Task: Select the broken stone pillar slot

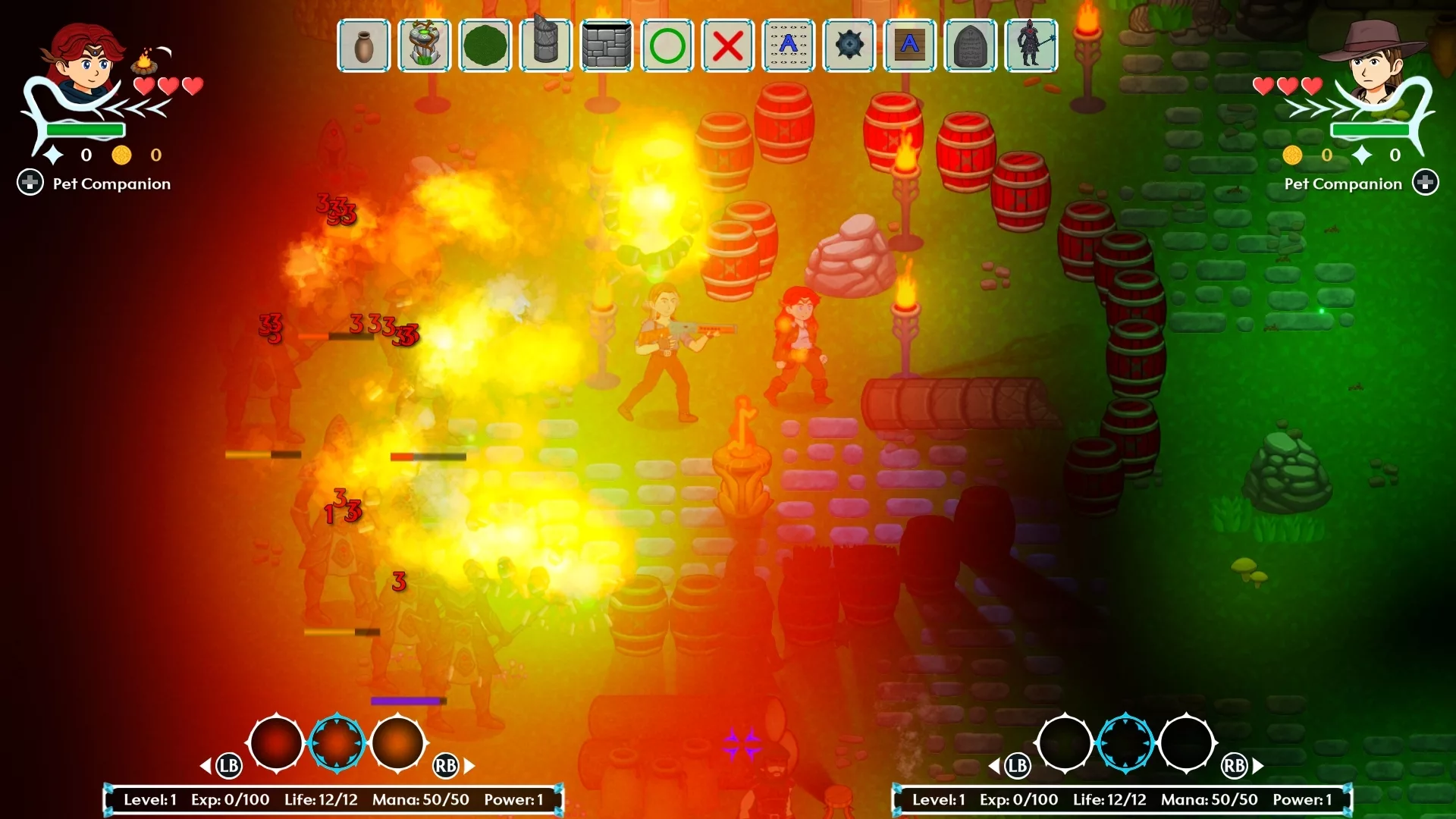Action: (x=546, y=45)
